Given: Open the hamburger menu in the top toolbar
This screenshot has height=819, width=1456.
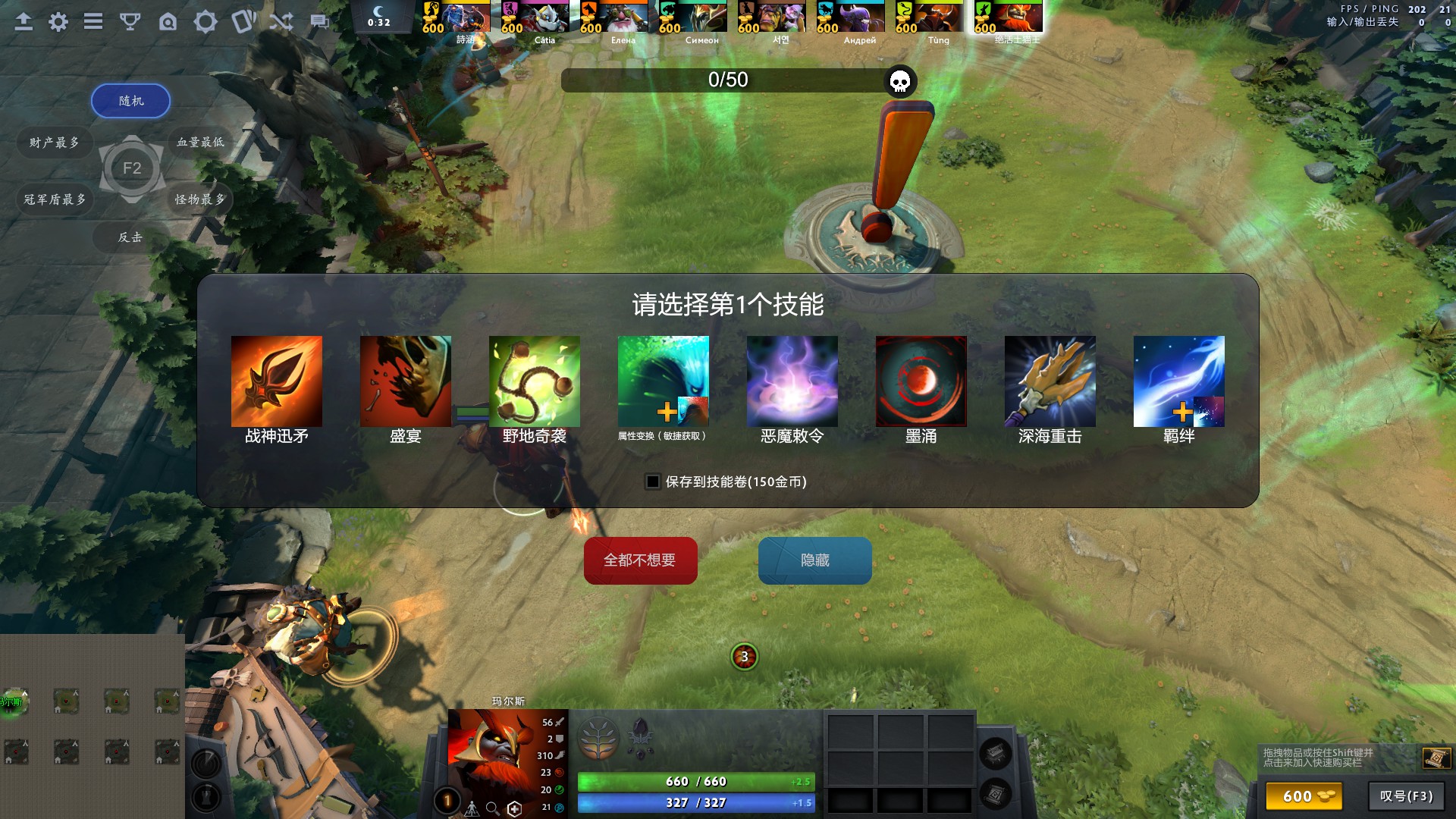Looking at the screenshot, I should click(x=93, y=21).
